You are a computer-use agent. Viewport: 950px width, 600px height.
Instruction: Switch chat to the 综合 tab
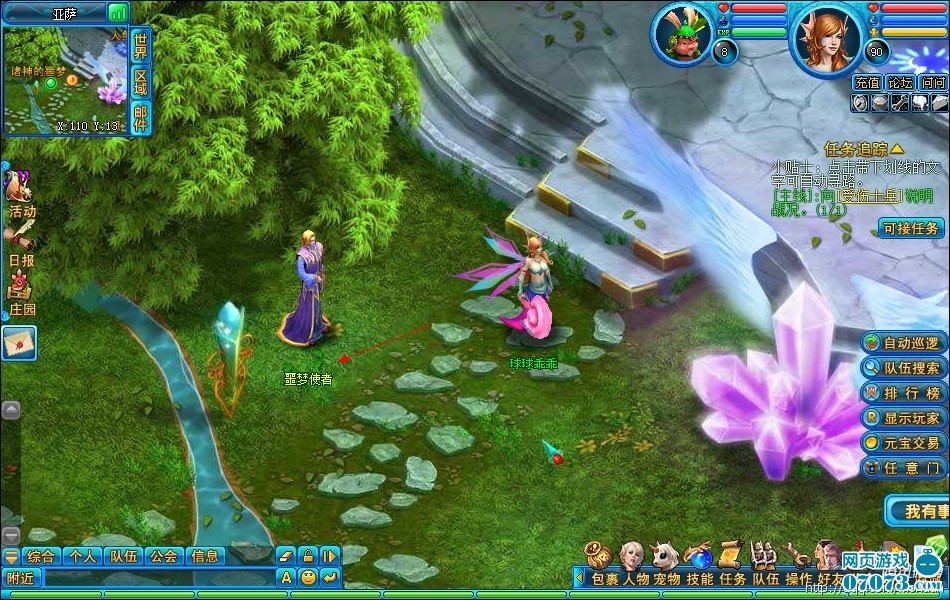pyautogui.click(x=41, y=556)
